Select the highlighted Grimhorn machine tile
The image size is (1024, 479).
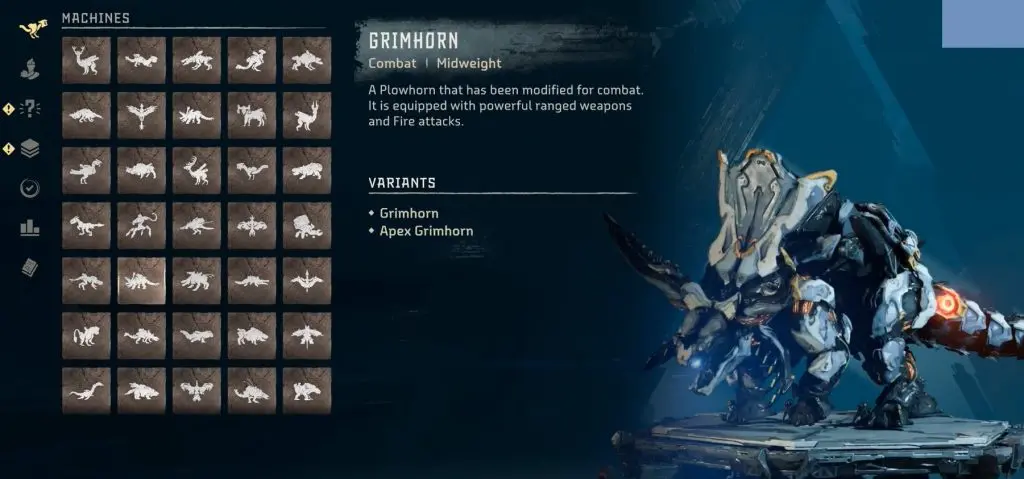[x=141, y=281]
